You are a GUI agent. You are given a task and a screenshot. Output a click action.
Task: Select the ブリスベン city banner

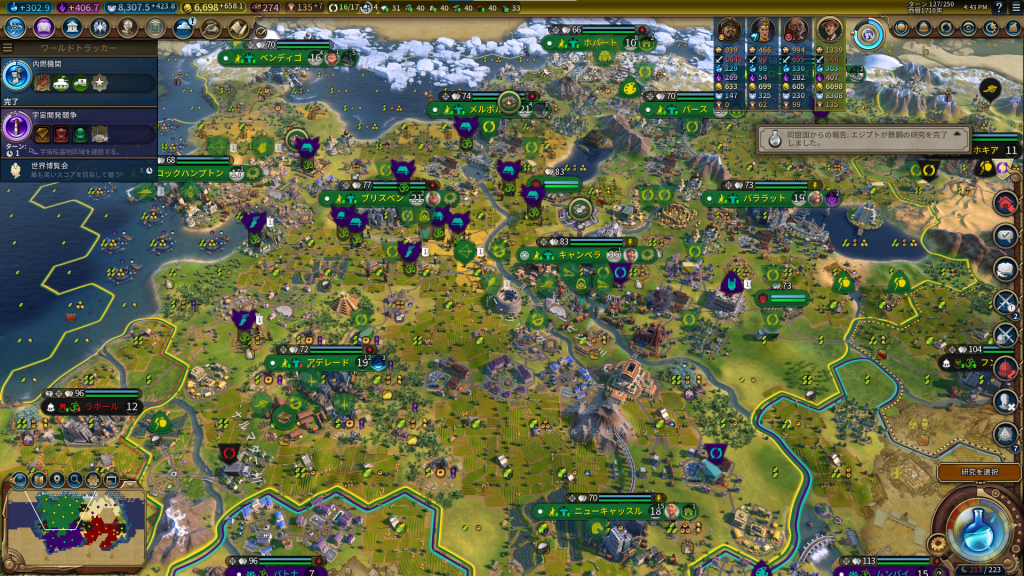coord(383,199)
